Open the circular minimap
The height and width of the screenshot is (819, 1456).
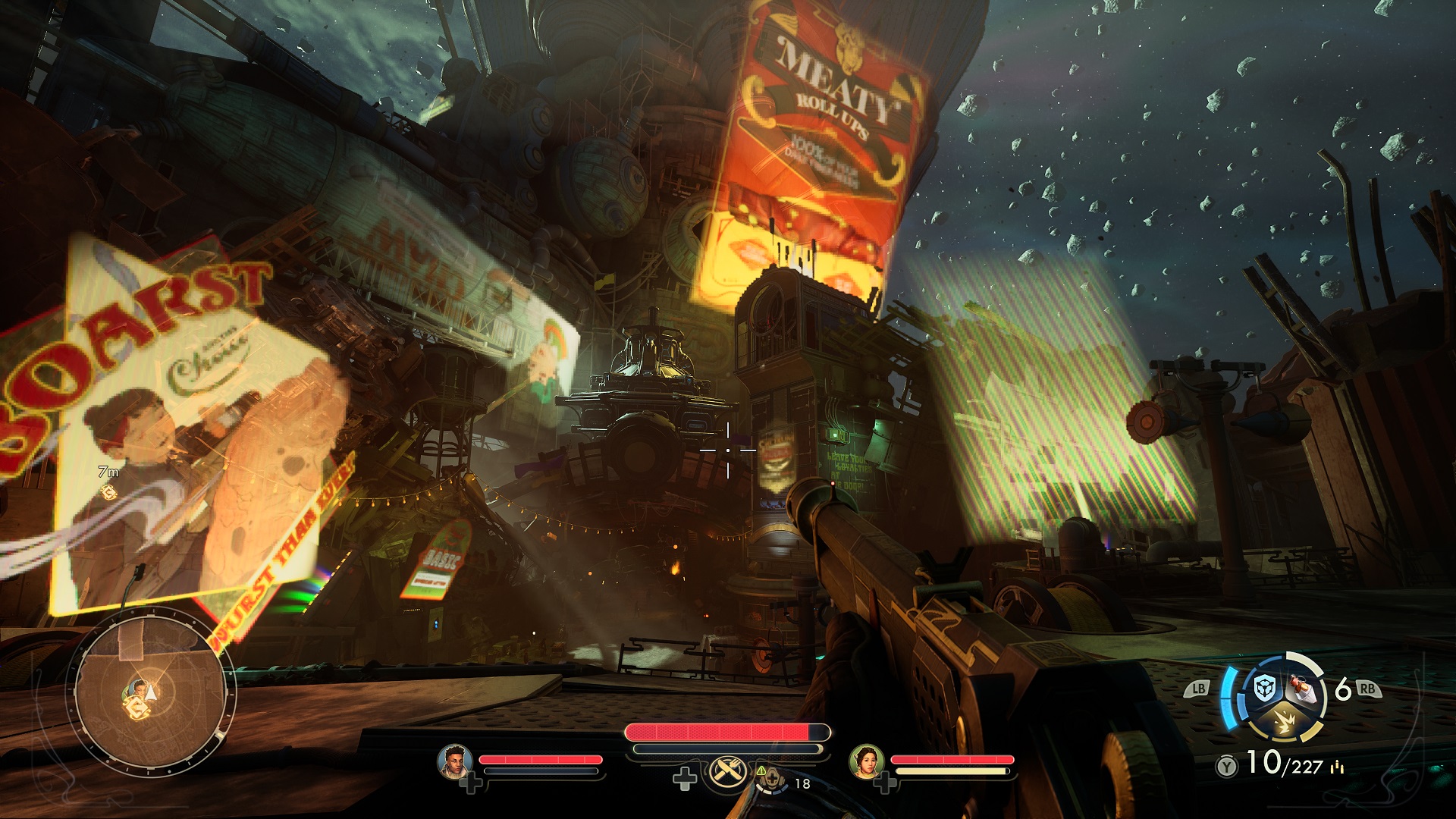pos(149,693)
